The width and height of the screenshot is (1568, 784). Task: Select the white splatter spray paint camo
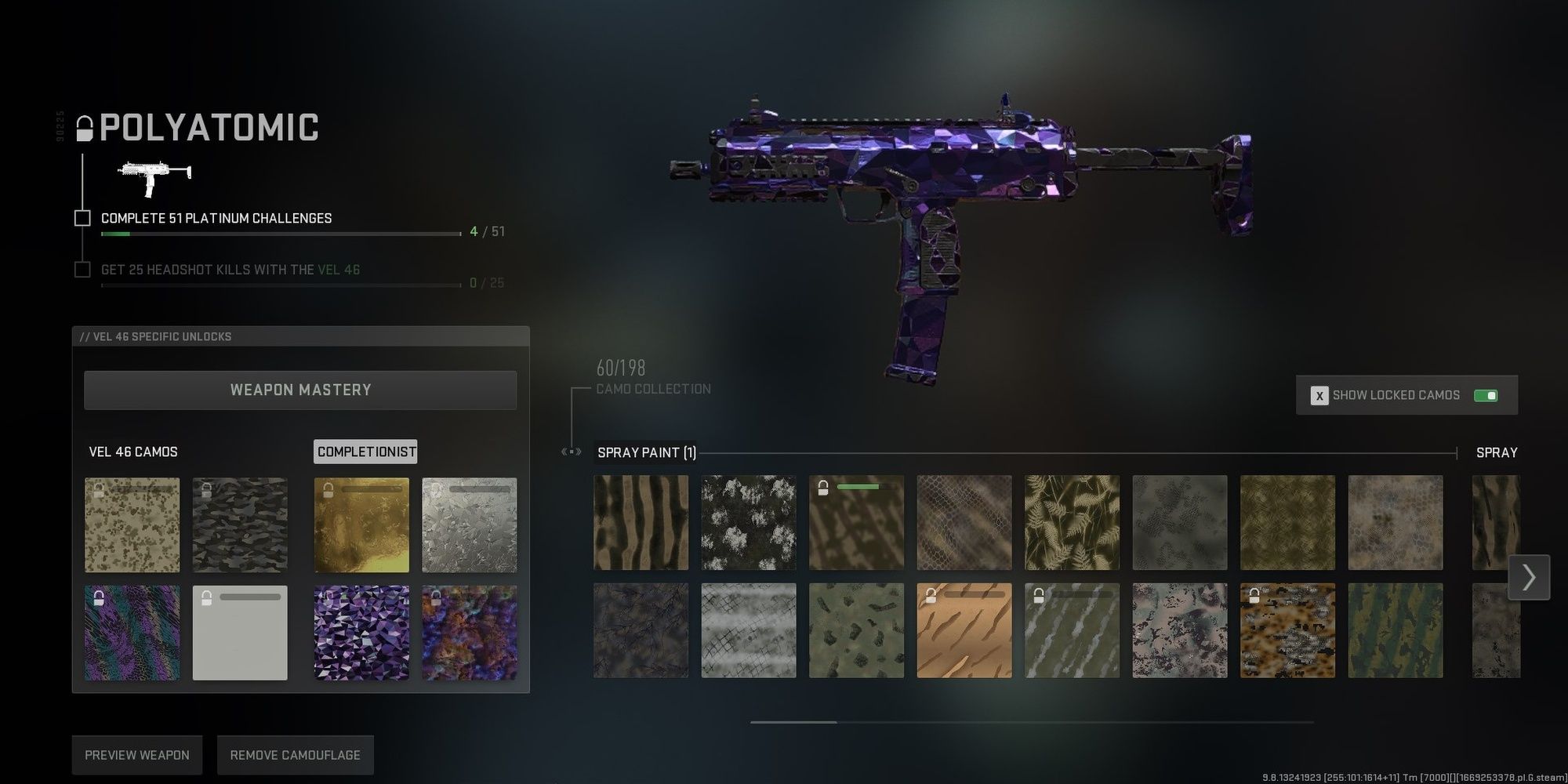click(749, 522)
